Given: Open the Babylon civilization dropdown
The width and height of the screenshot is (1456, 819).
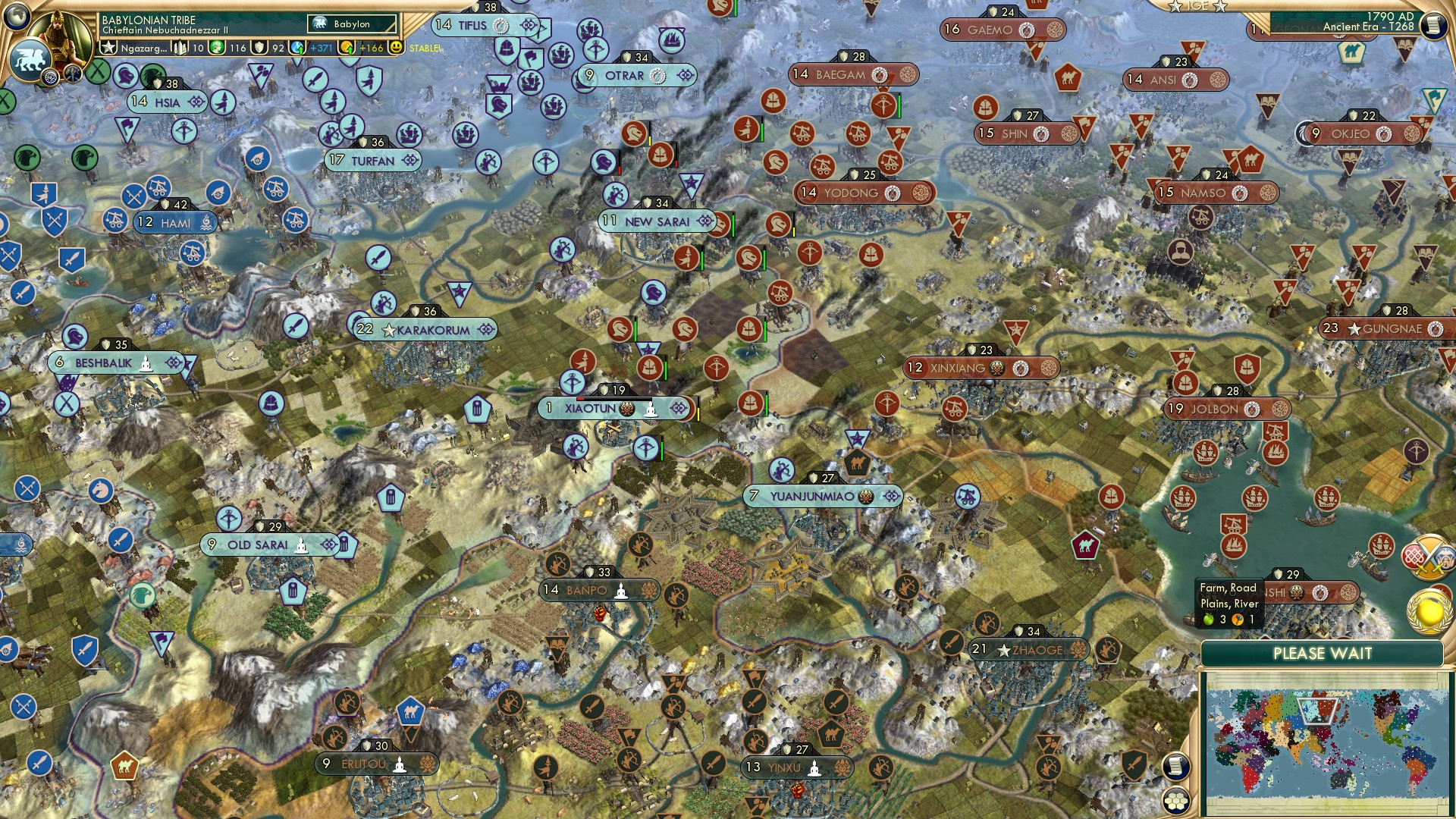Looking at the screenshot, I should coord(350,24).
